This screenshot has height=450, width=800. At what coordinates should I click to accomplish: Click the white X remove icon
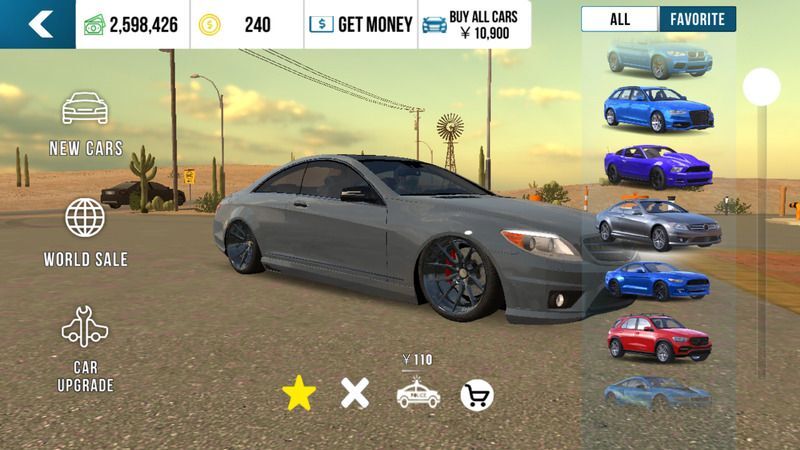click(x=355, y=394)
